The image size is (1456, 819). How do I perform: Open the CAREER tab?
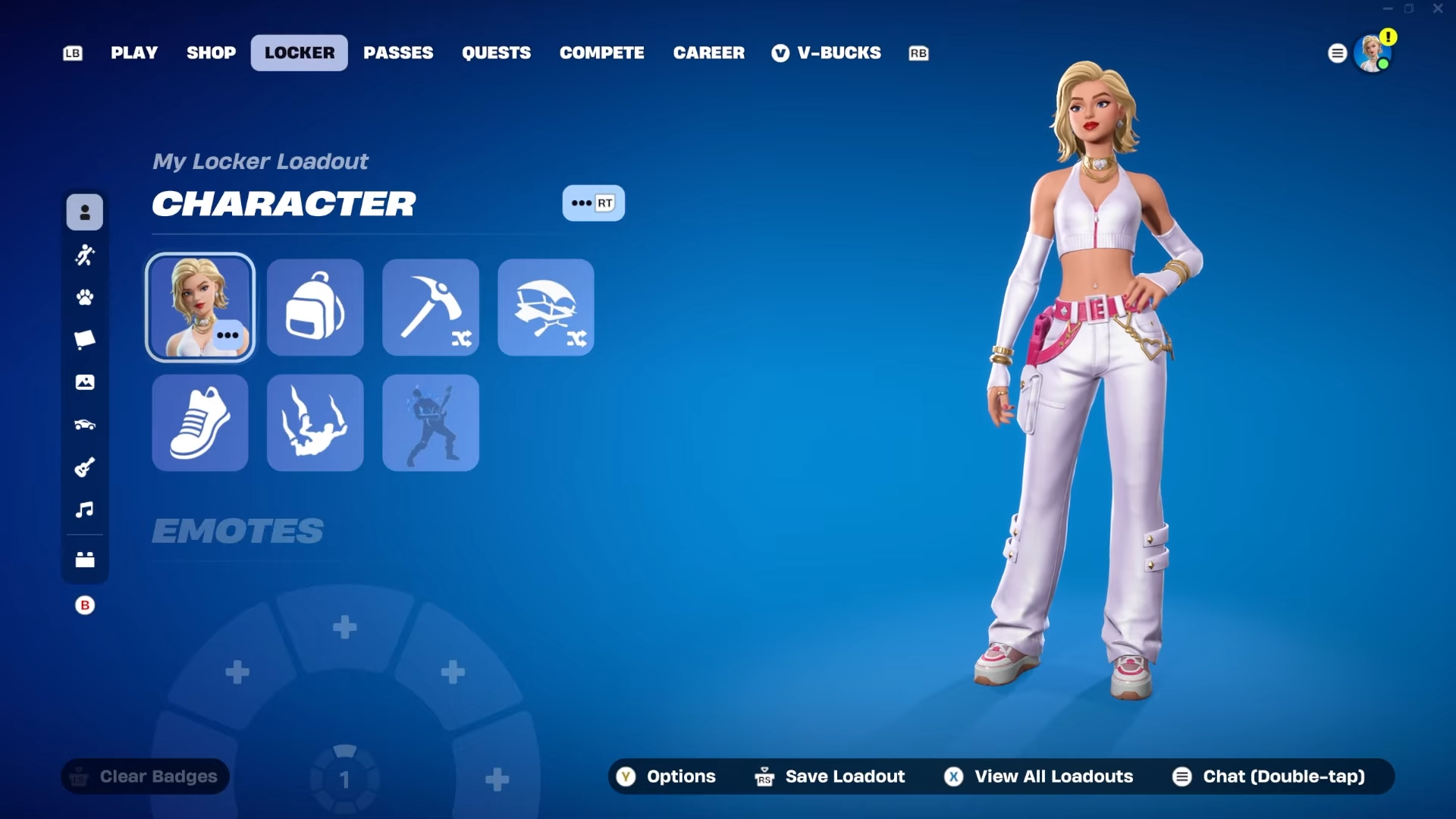point(708,53)
